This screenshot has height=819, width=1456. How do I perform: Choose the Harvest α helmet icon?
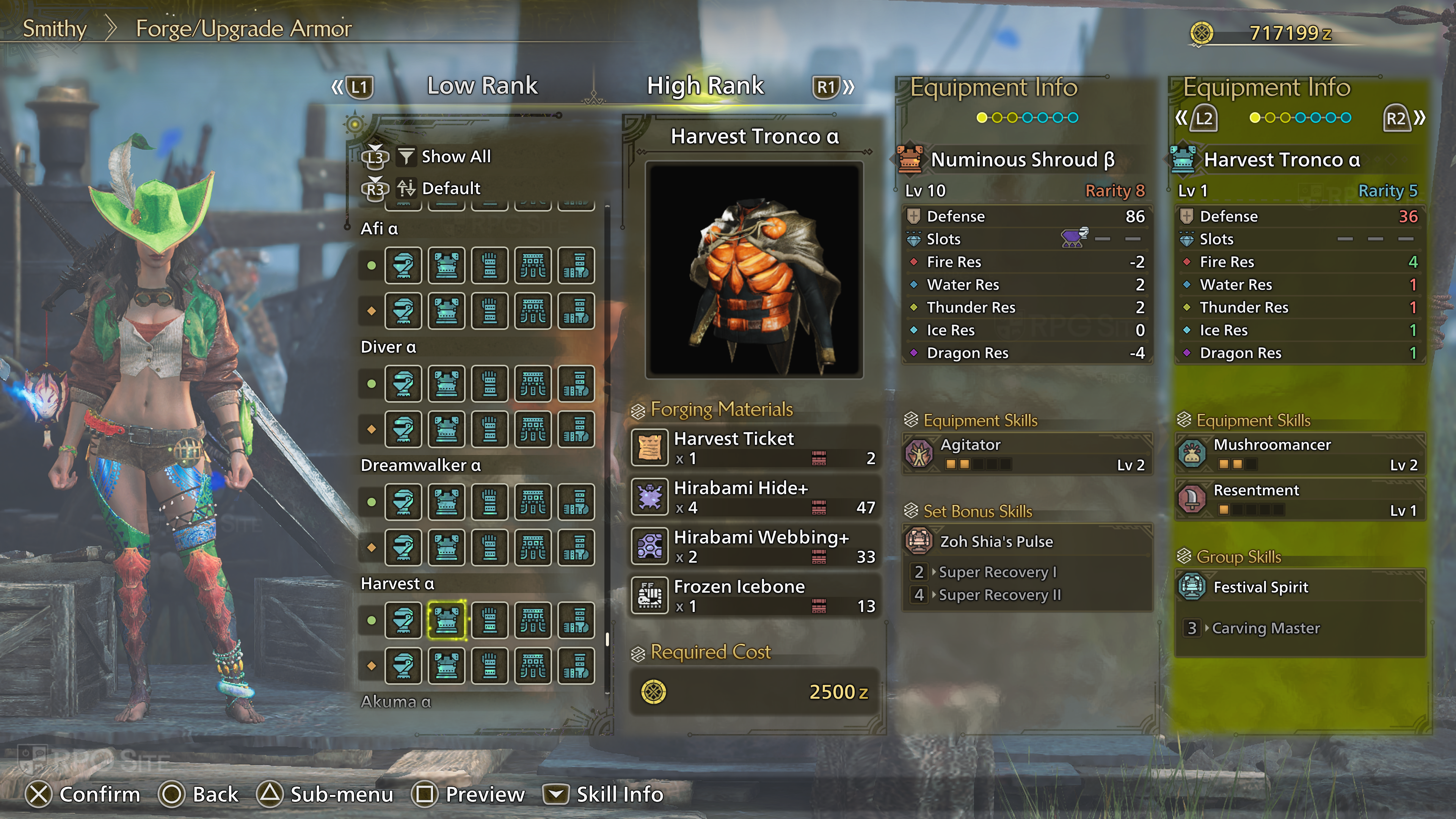click(x=403, y=620)
